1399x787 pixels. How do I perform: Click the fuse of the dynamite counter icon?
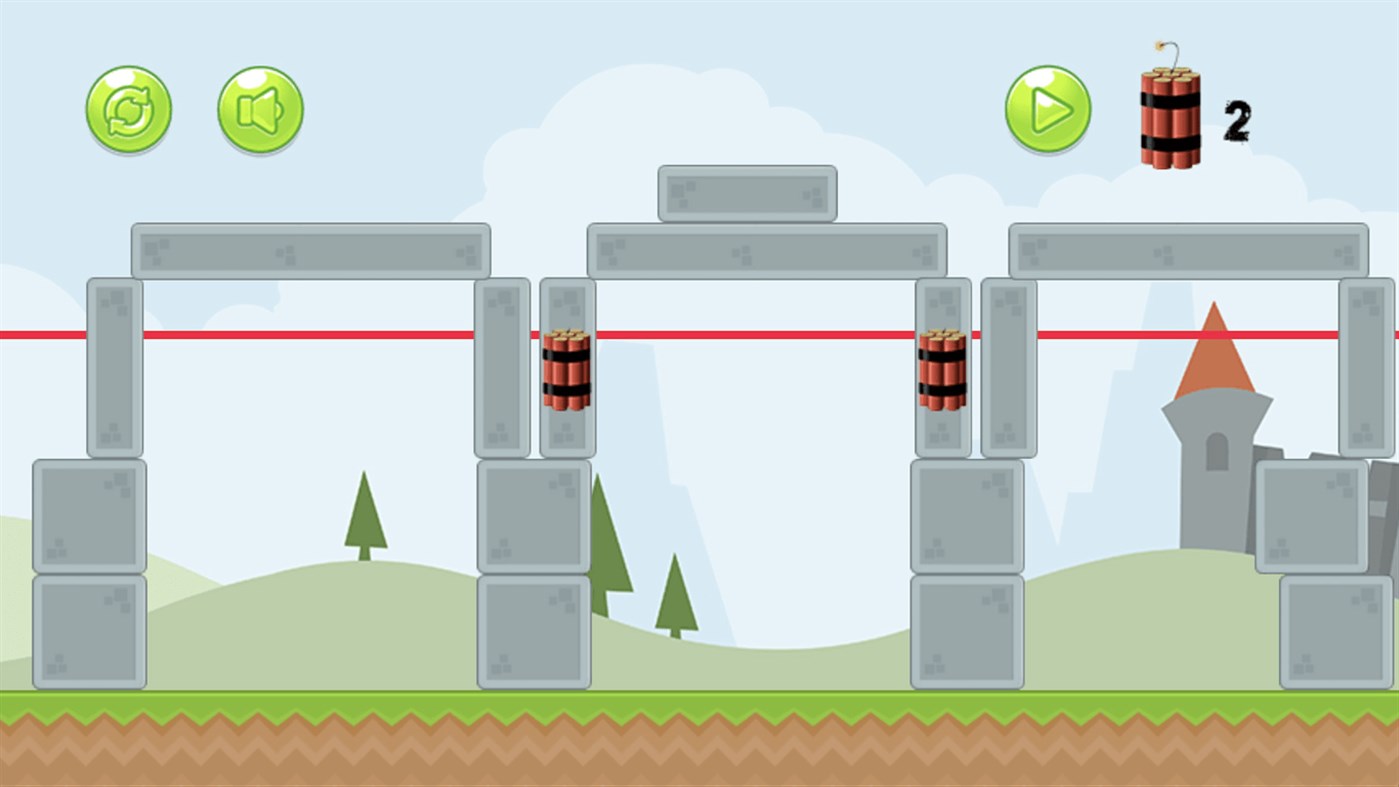click(1165, 48)
